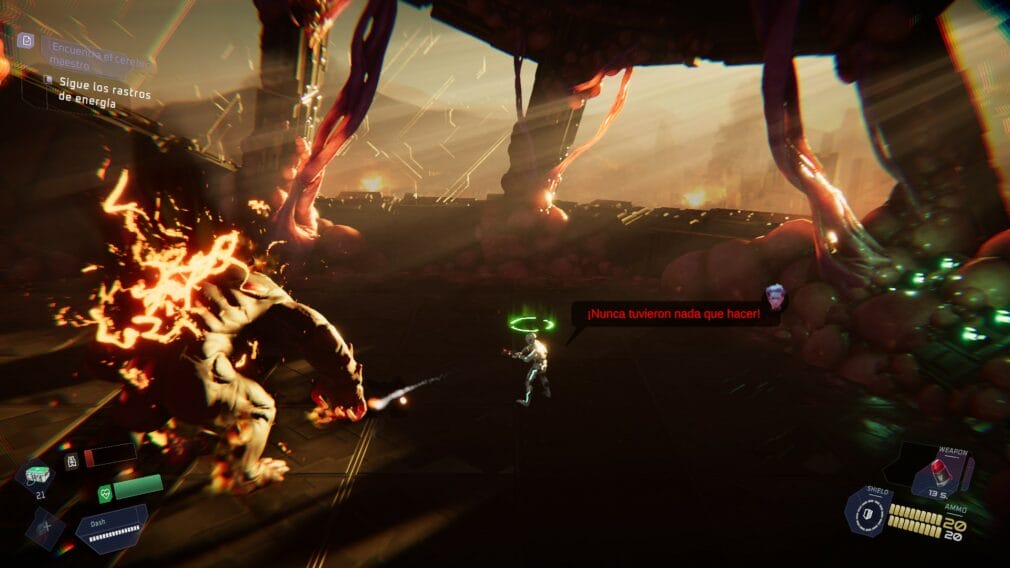Select the crossed-out ability slot
This screenshot has width=1010, height=568.
(x=45, y=528)
